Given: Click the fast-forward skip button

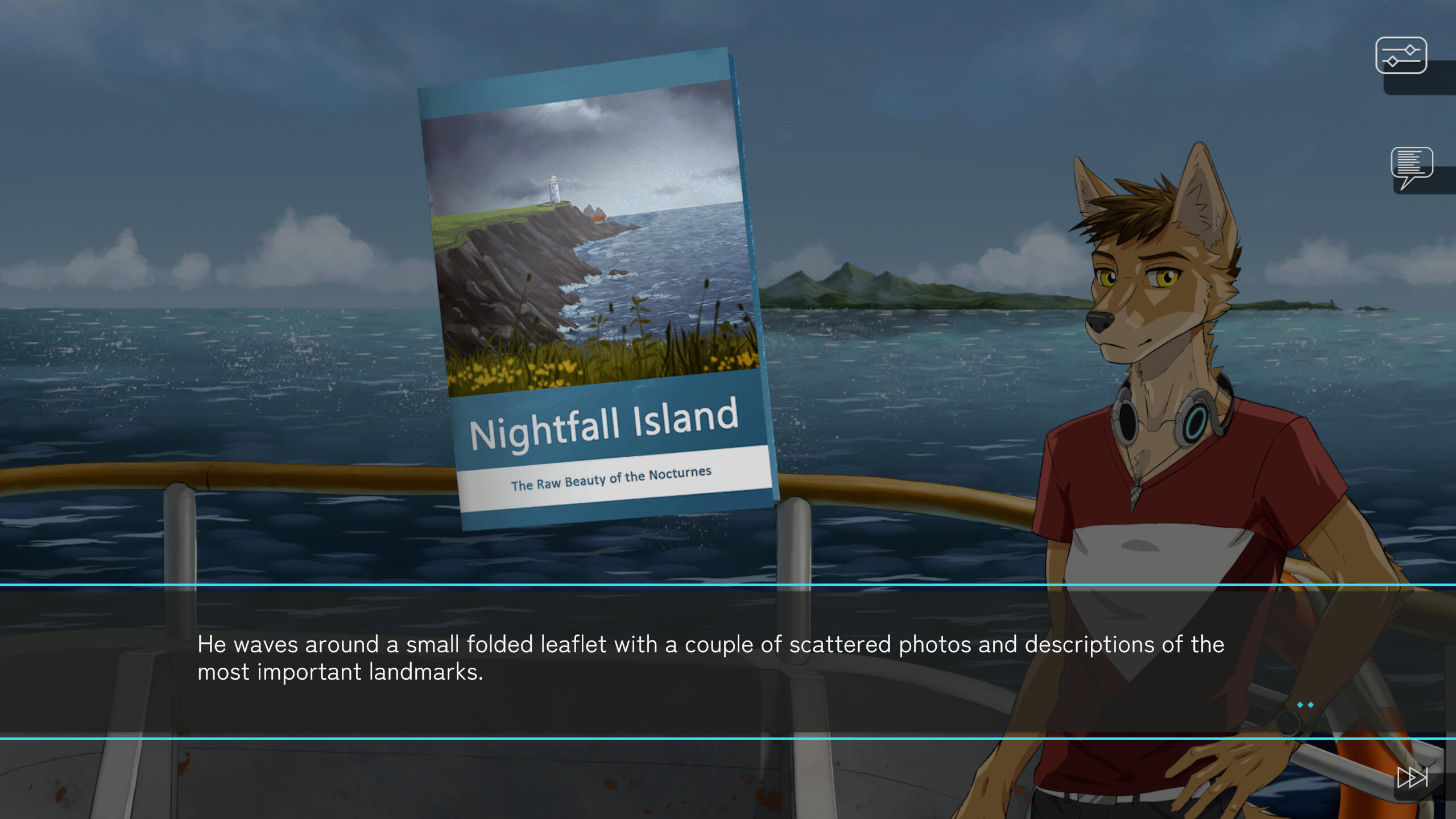Looking at the screenshot, I should point(1412,777).
